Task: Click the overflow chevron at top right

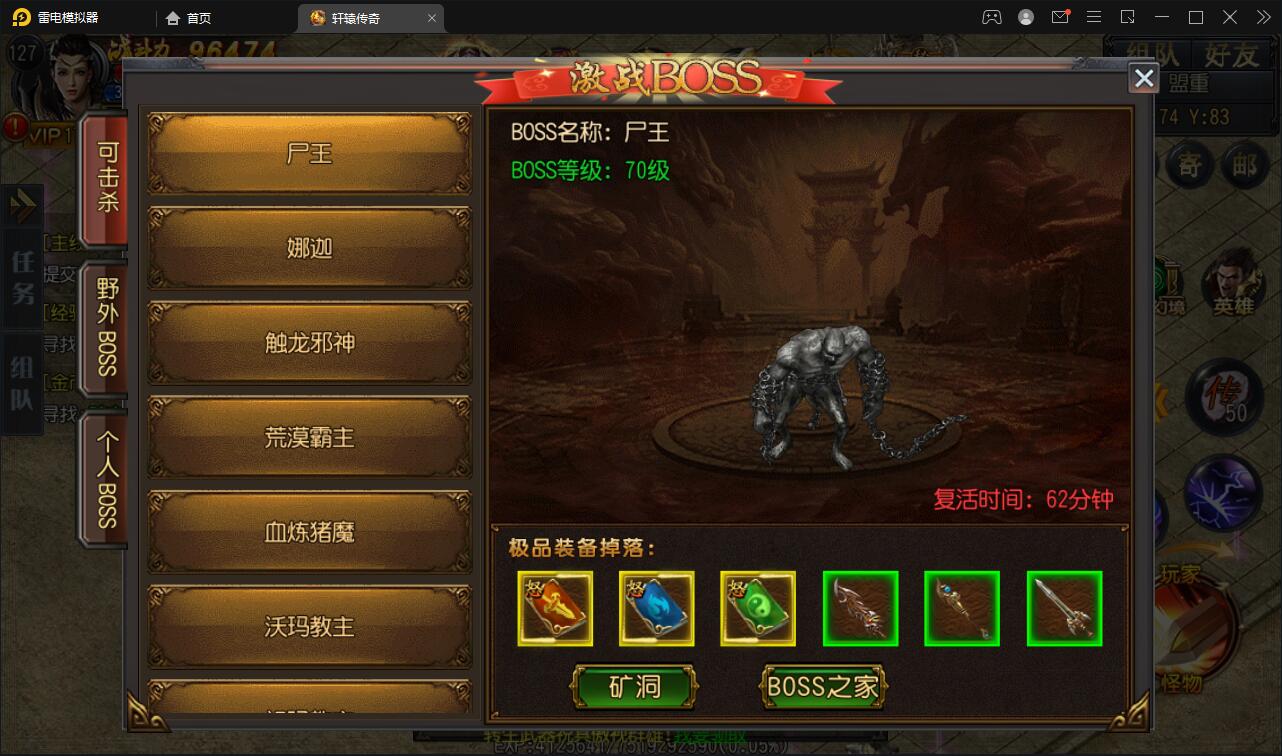Action: pos(1262,17)
